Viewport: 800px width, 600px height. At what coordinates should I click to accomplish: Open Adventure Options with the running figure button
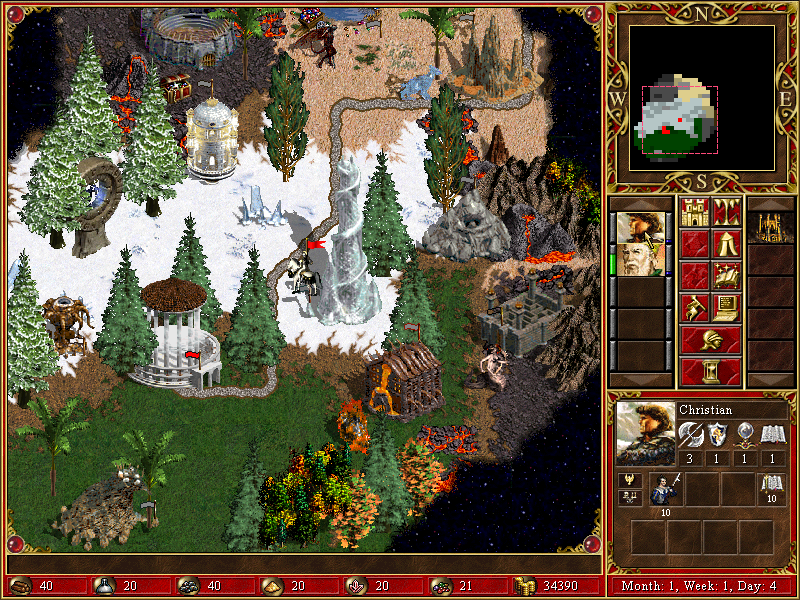[694, 307]
